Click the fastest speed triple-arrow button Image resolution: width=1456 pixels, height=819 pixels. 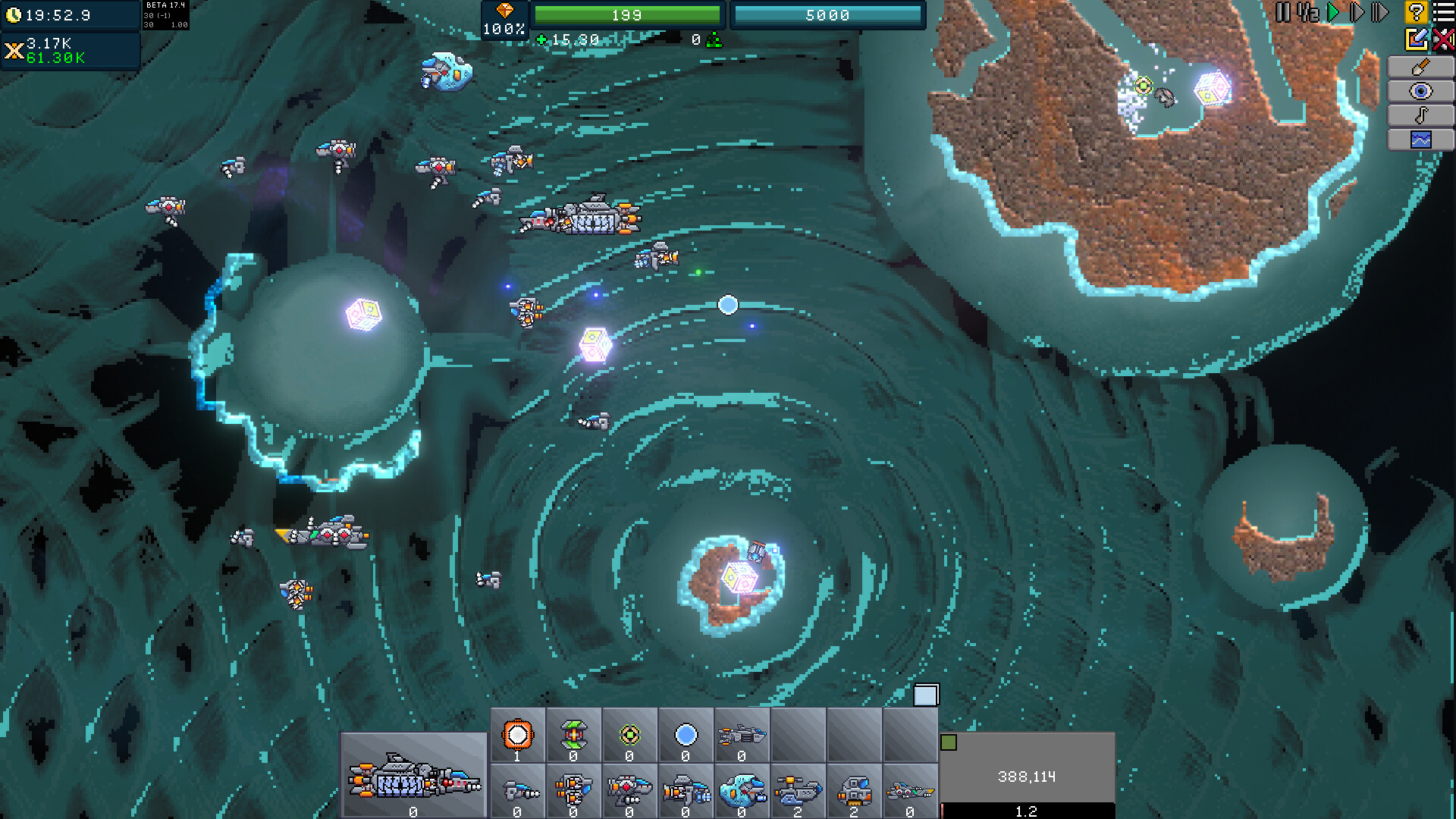[x=1380, y=11]
